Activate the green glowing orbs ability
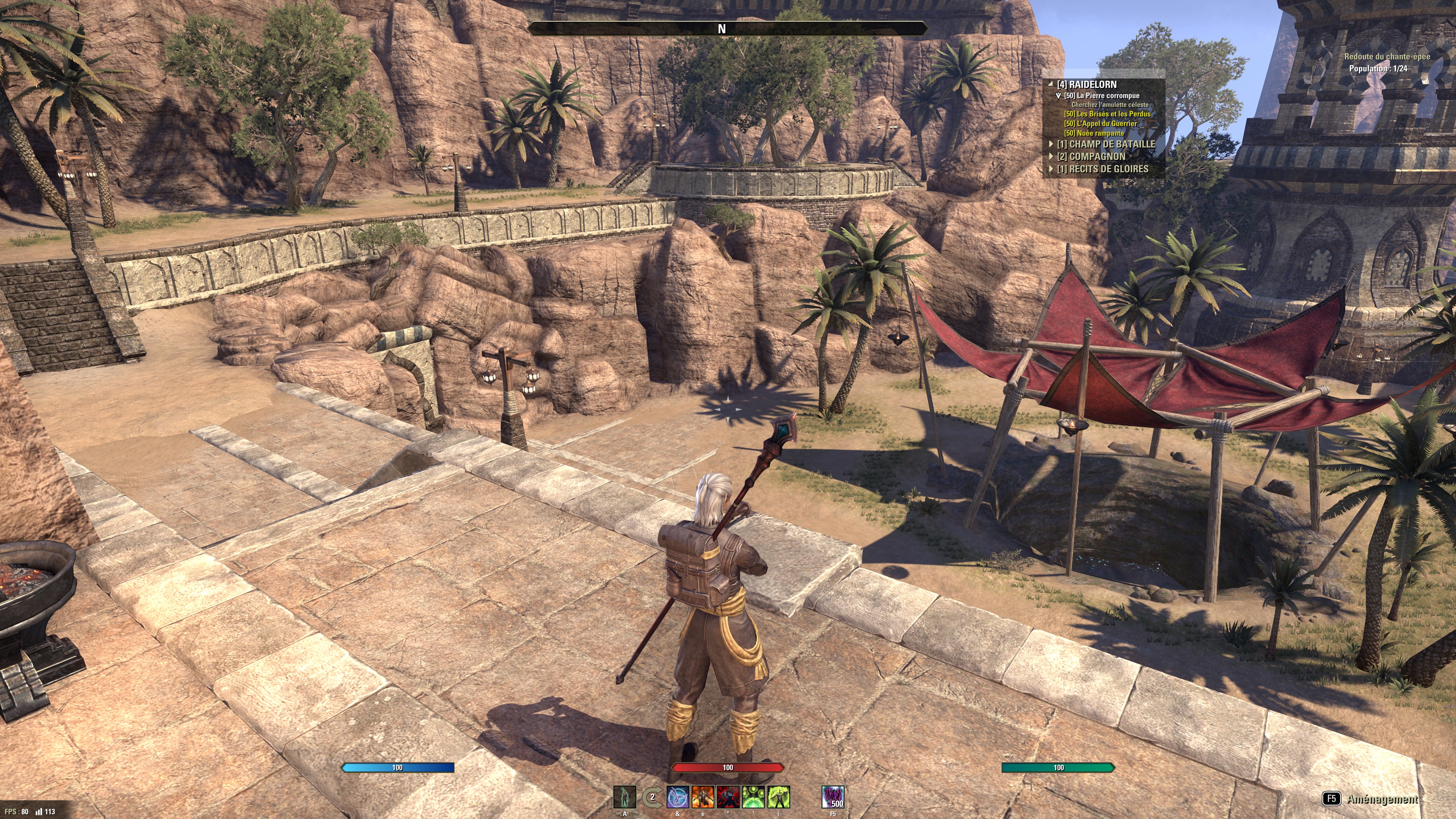 (753, 797)
